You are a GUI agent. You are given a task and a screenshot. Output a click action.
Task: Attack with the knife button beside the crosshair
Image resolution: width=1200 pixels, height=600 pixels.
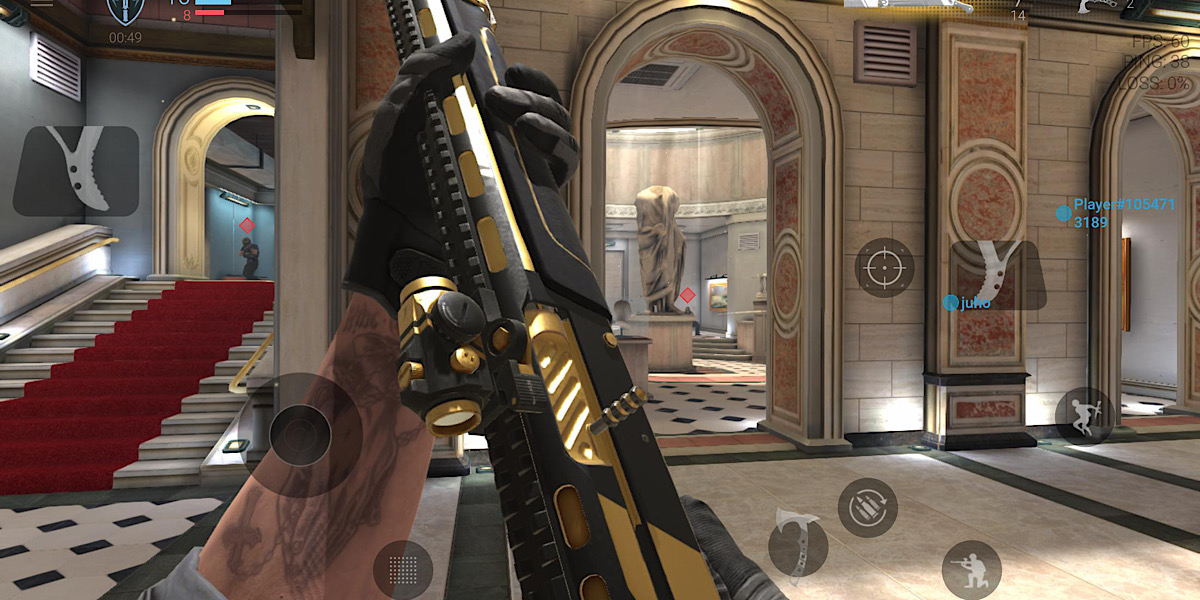coord(996,275)
